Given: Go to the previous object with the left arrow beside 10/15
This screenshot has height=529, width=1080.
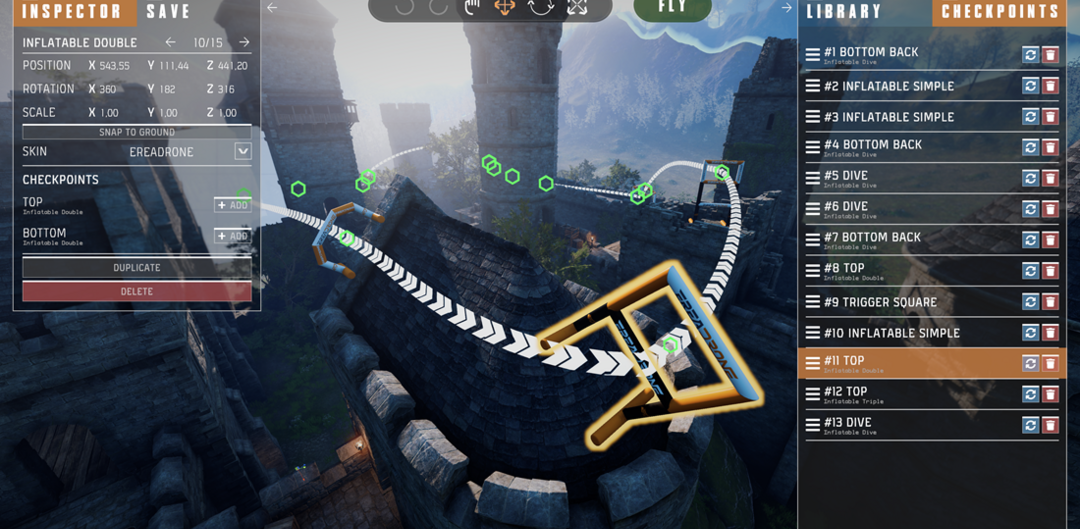Looking at the screenshot, I should point(170,43).
